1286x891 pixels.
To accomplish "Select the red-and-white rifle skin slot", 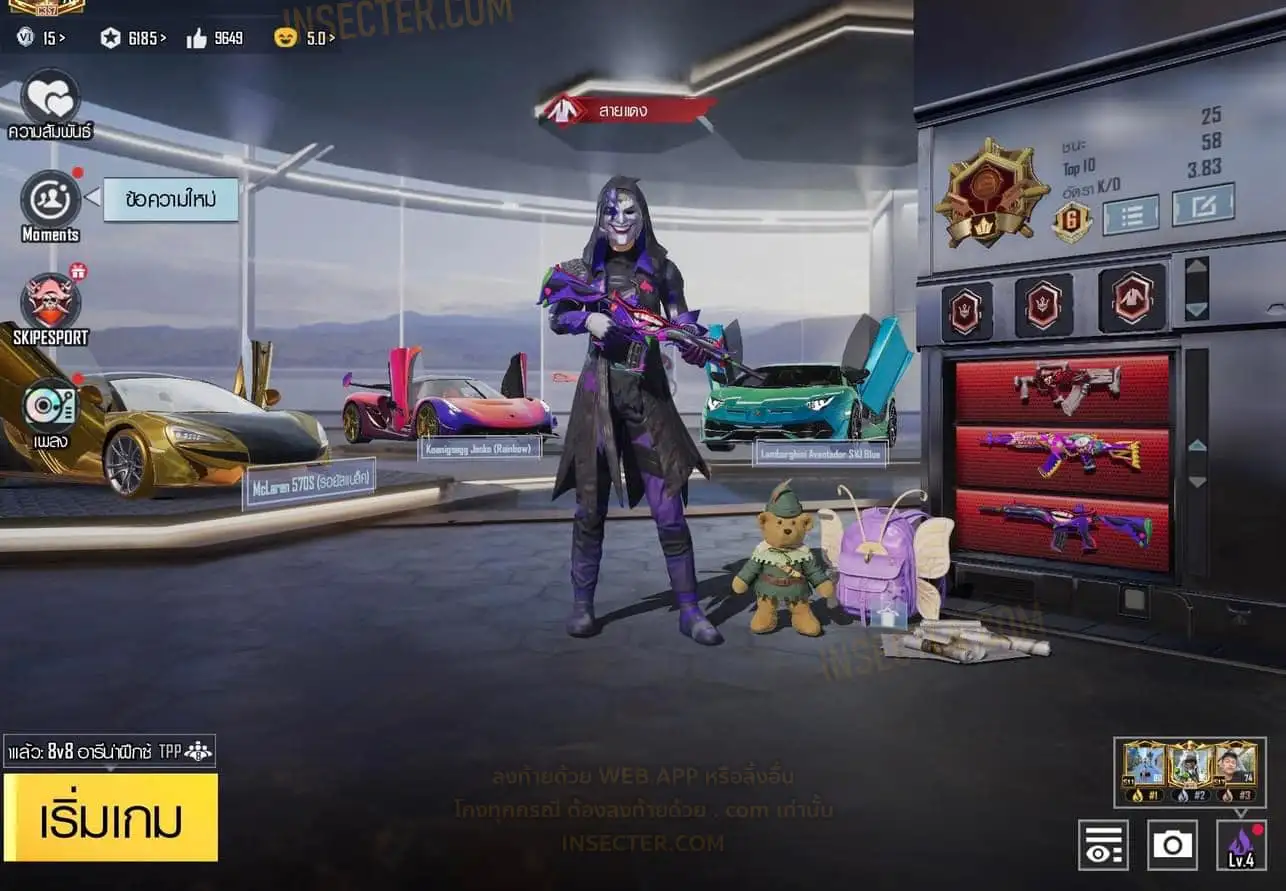I will click(1062, 388).
